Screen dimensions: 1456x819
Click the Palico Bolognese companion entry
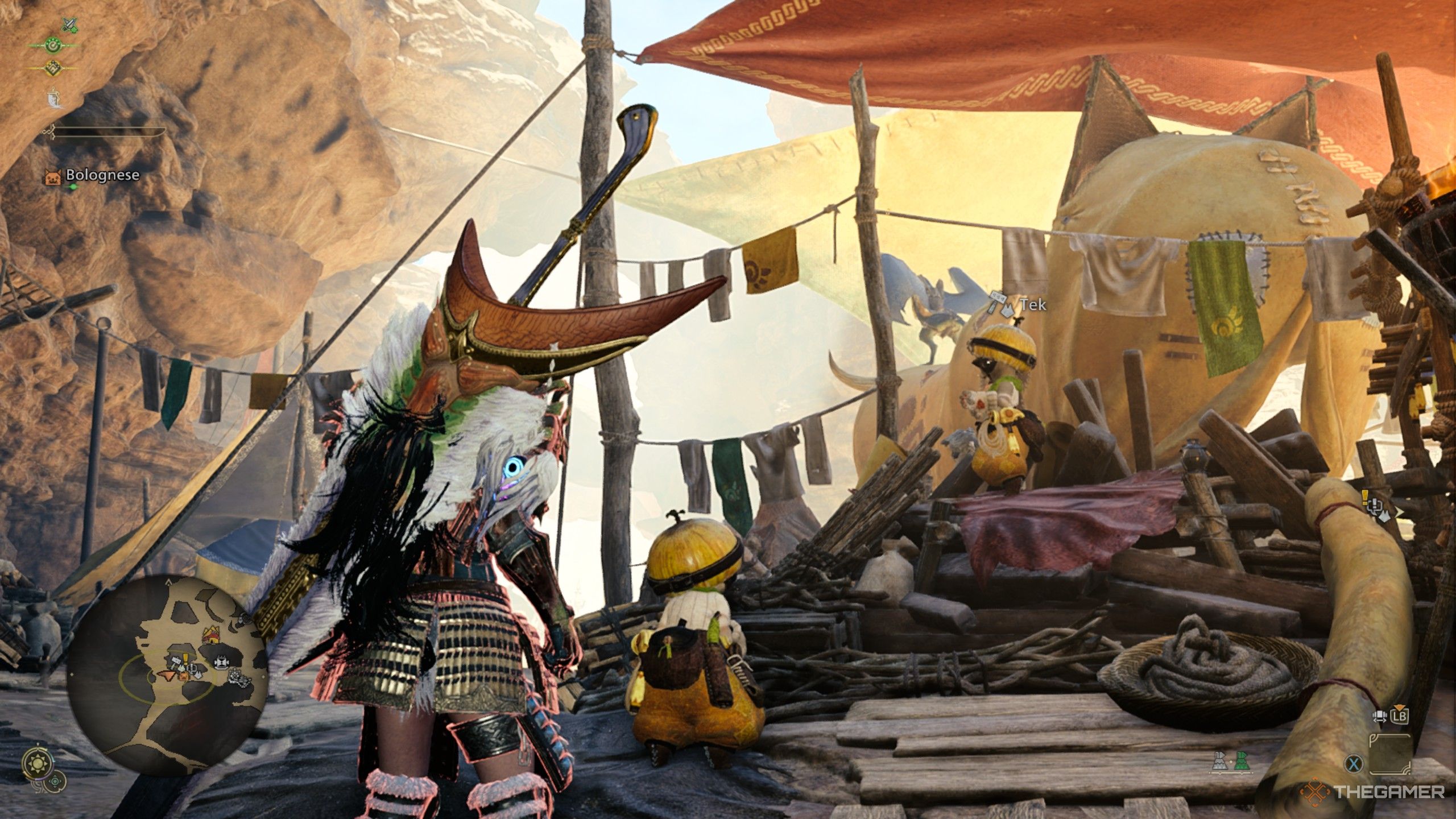click(93, 176)
